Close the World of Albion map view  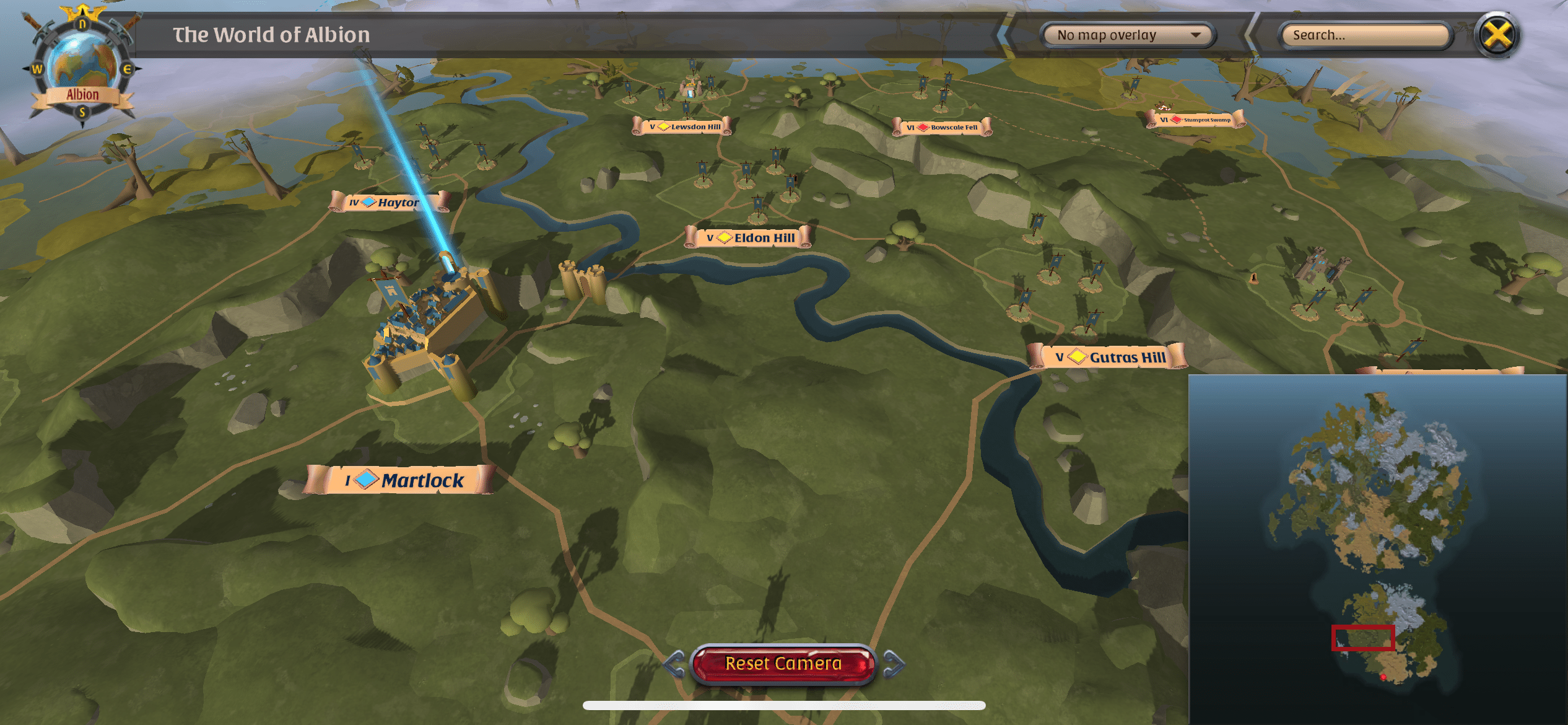1498,35
